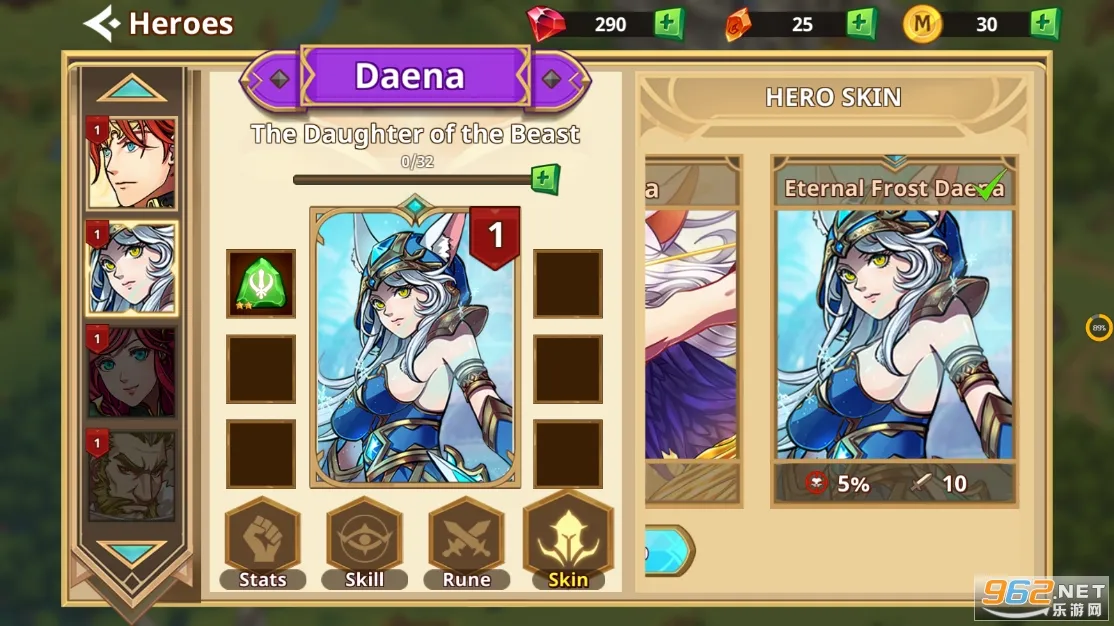Select the red-haired hero portrait
This screenshot has width=1114, height=626.
pos(131,163)
